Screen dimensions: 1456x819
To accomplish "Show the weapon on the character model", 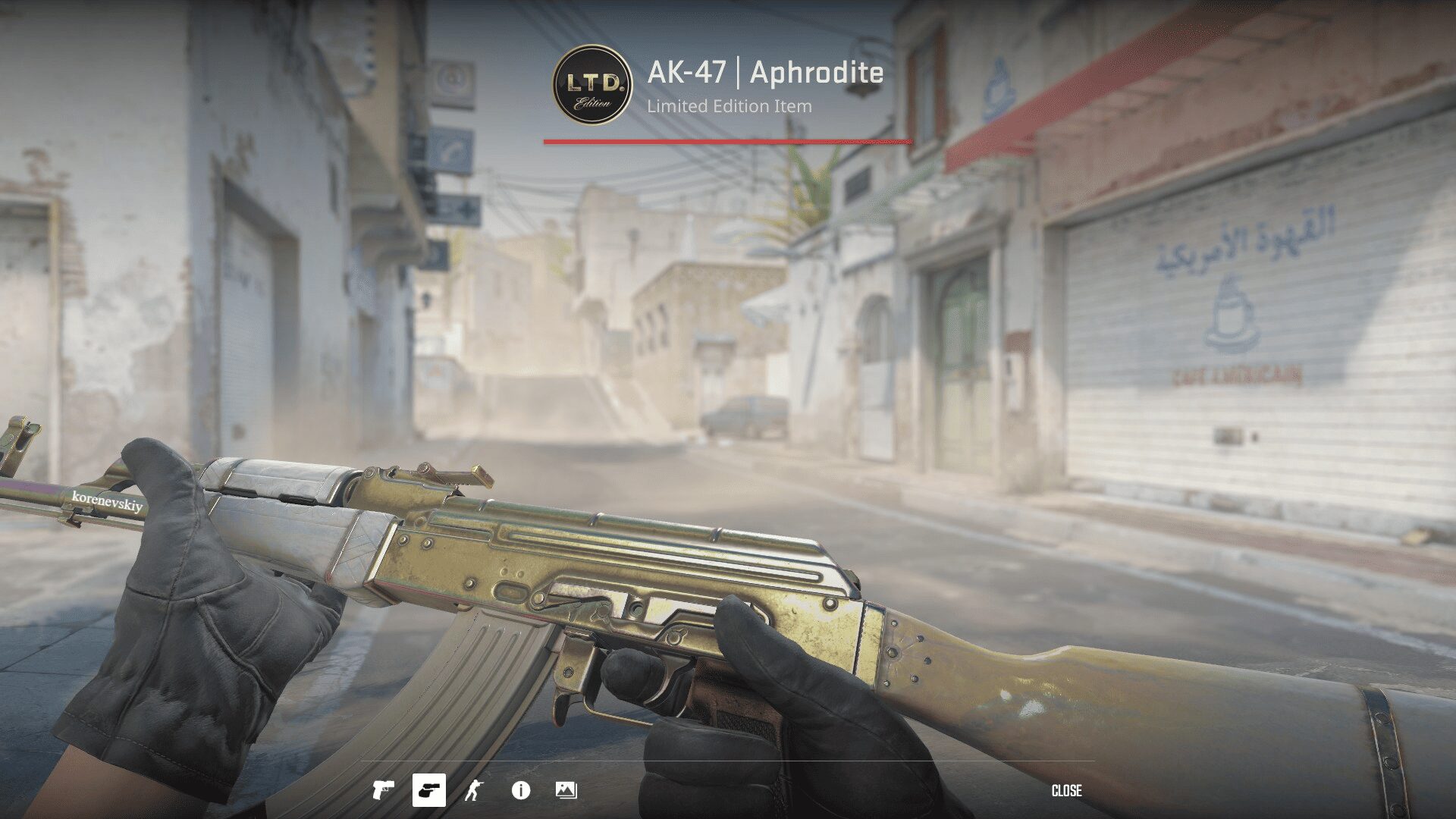I will coord(474,790).
